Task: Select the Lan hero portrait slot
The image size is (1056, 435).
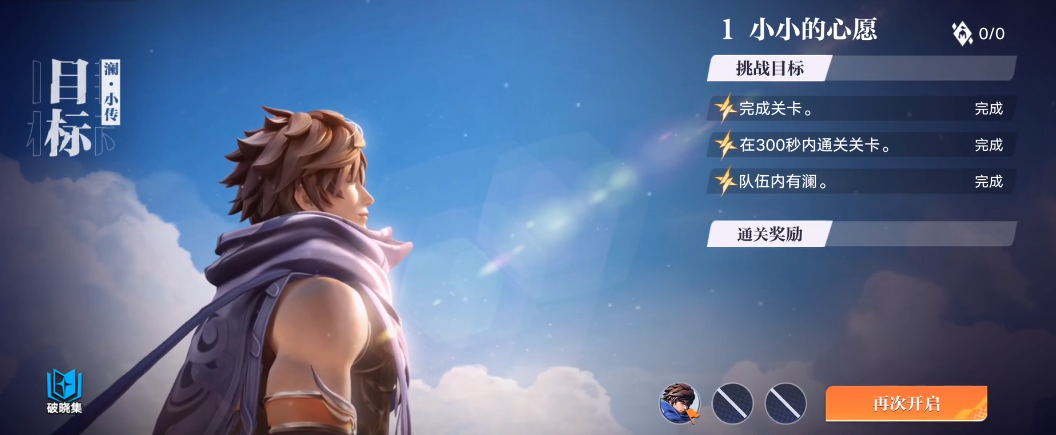Action: pos(680,403)
